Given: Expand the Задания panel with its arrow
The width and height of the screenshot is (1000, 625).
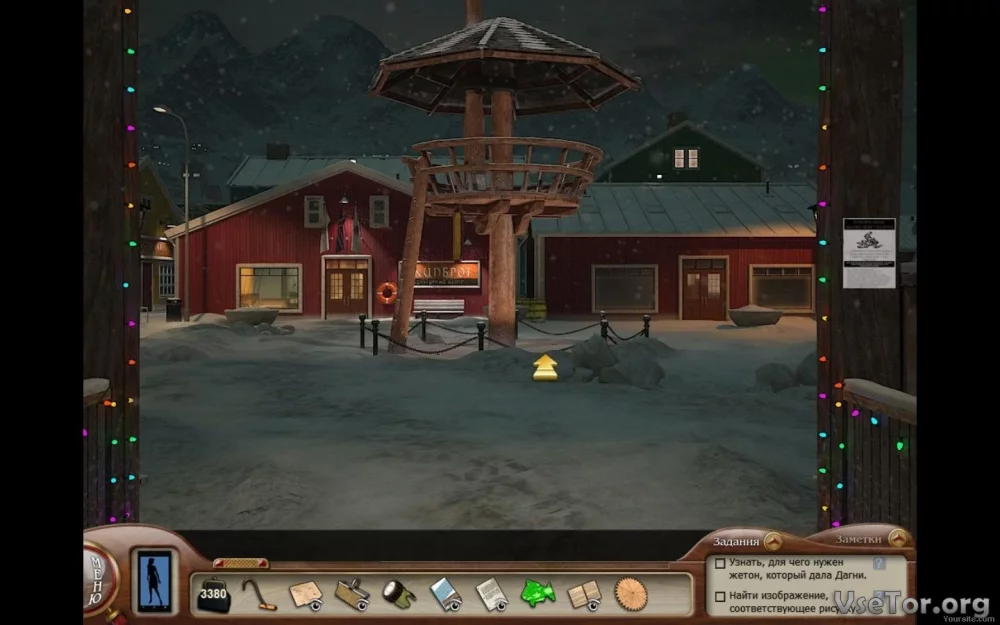Looking at the screenshot, I should 773,541.
